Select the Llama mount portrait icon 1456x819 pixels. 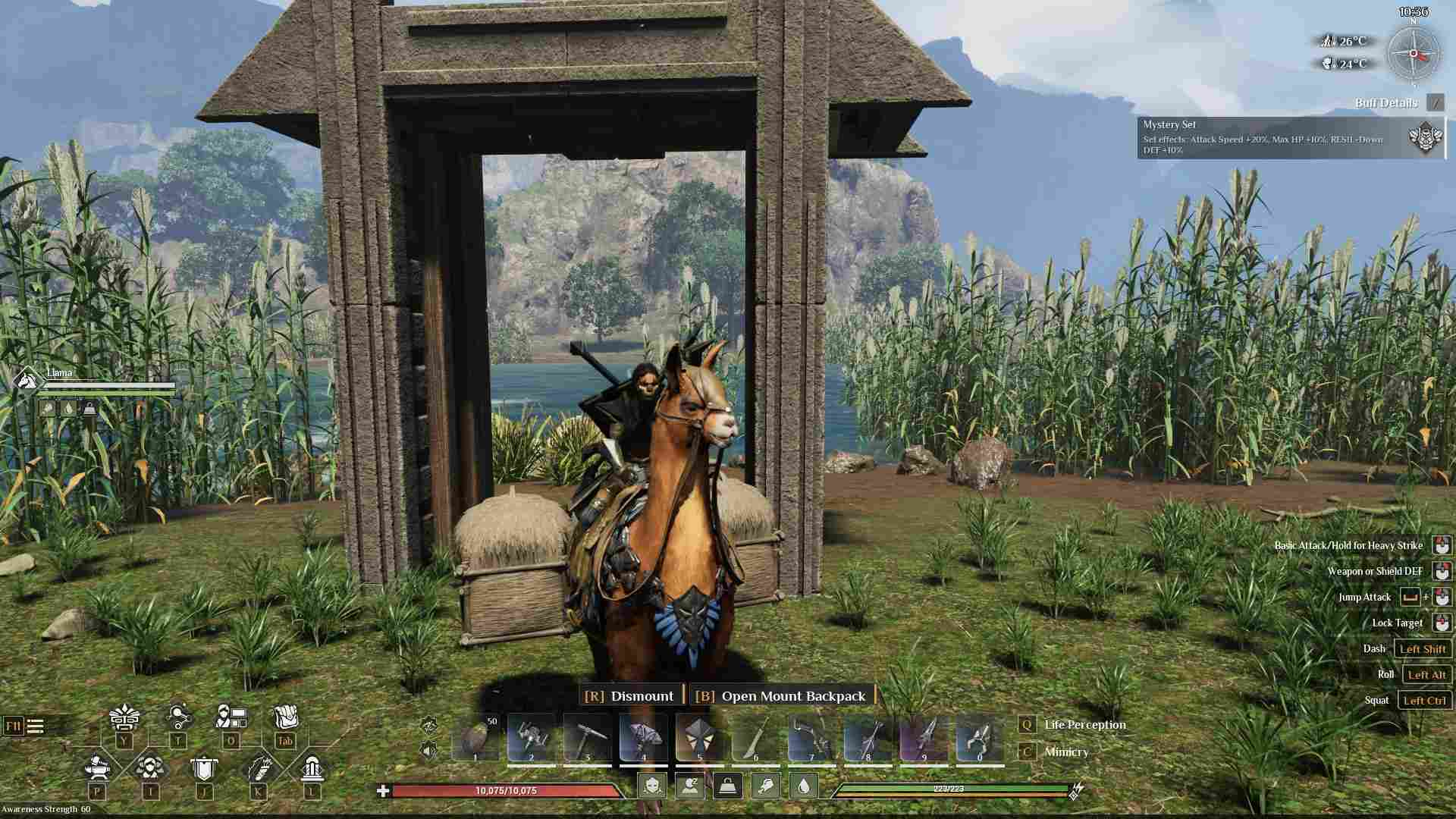[27, 379]
